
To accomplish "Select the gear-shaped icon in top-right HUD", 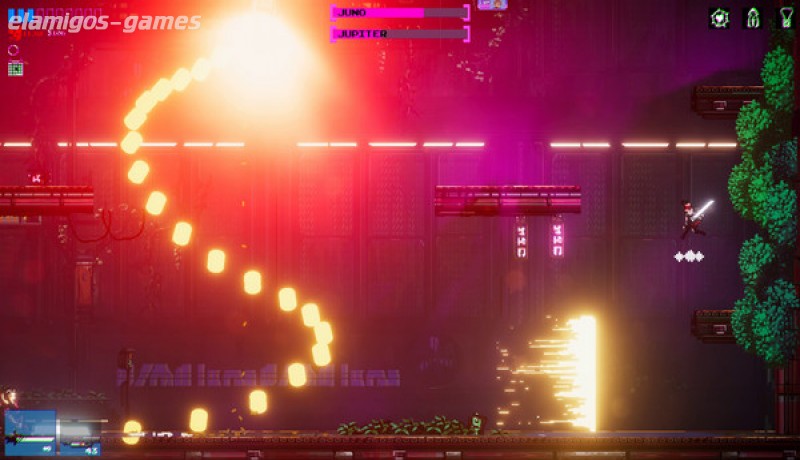I will tap(719, 17).
